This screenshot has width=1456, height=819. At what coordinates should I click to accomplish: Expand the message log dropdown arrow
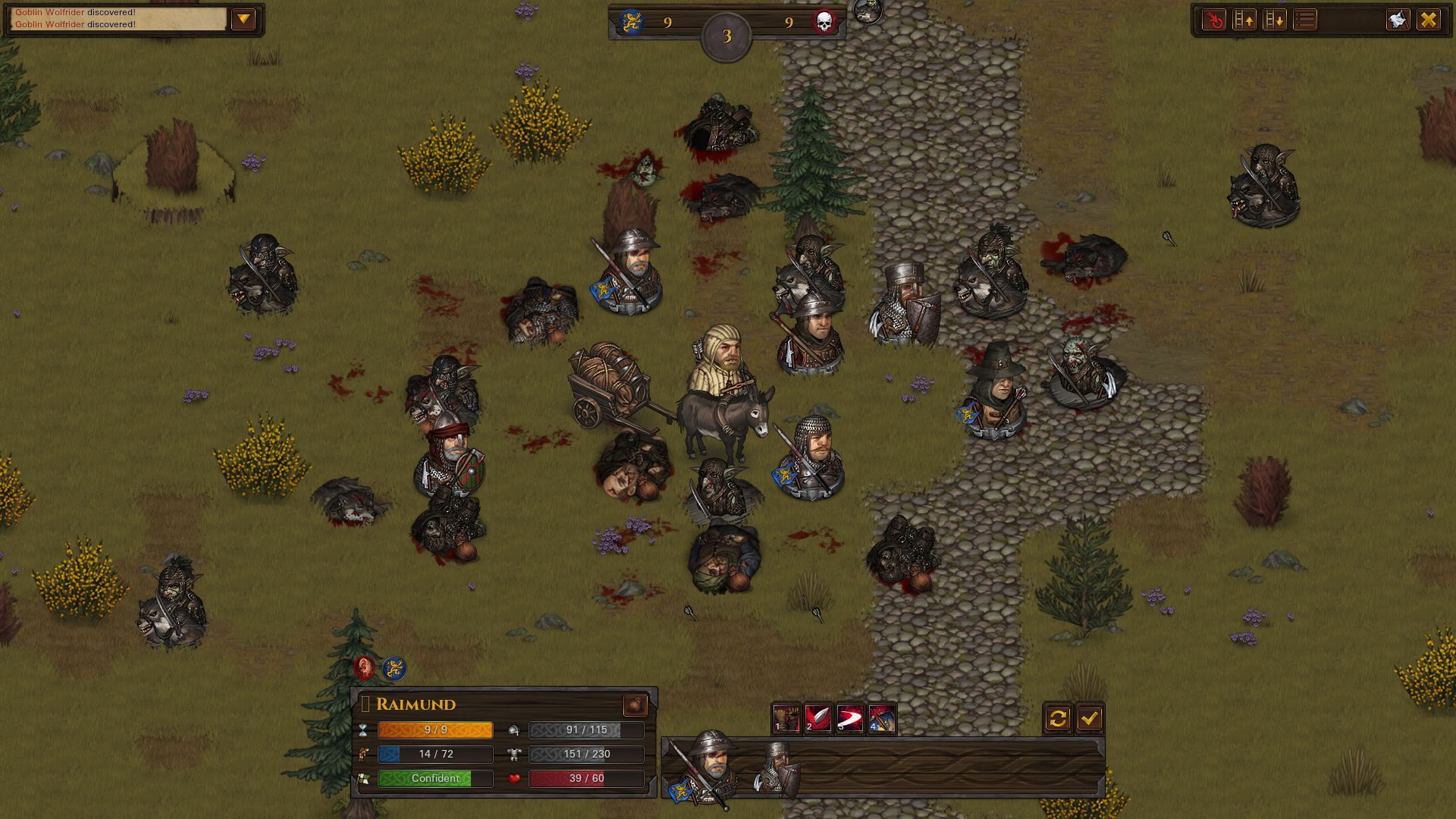point(244,19)
